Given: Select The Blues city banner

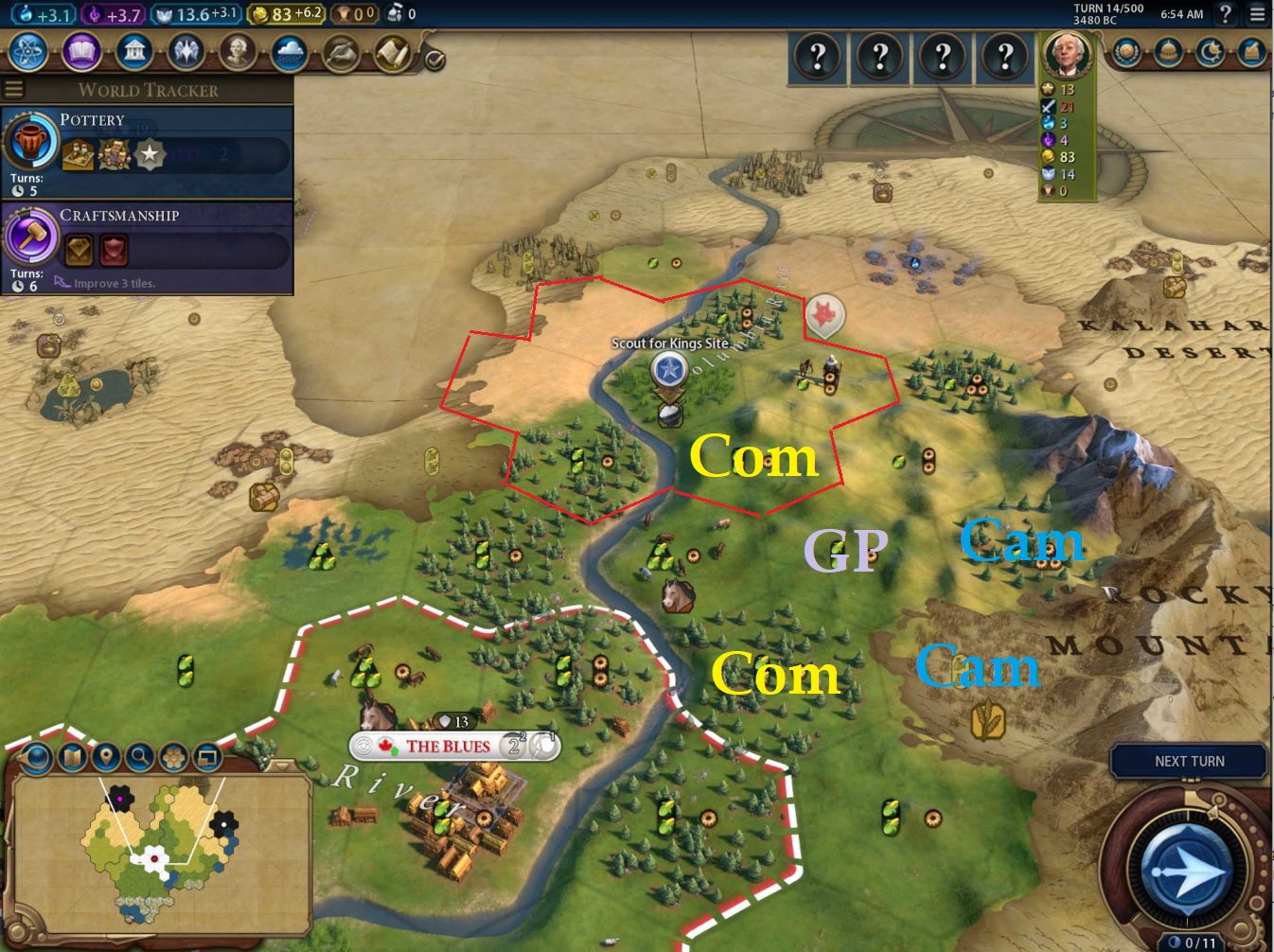Looking at the screenshot, I should click(x=448, y=747).
